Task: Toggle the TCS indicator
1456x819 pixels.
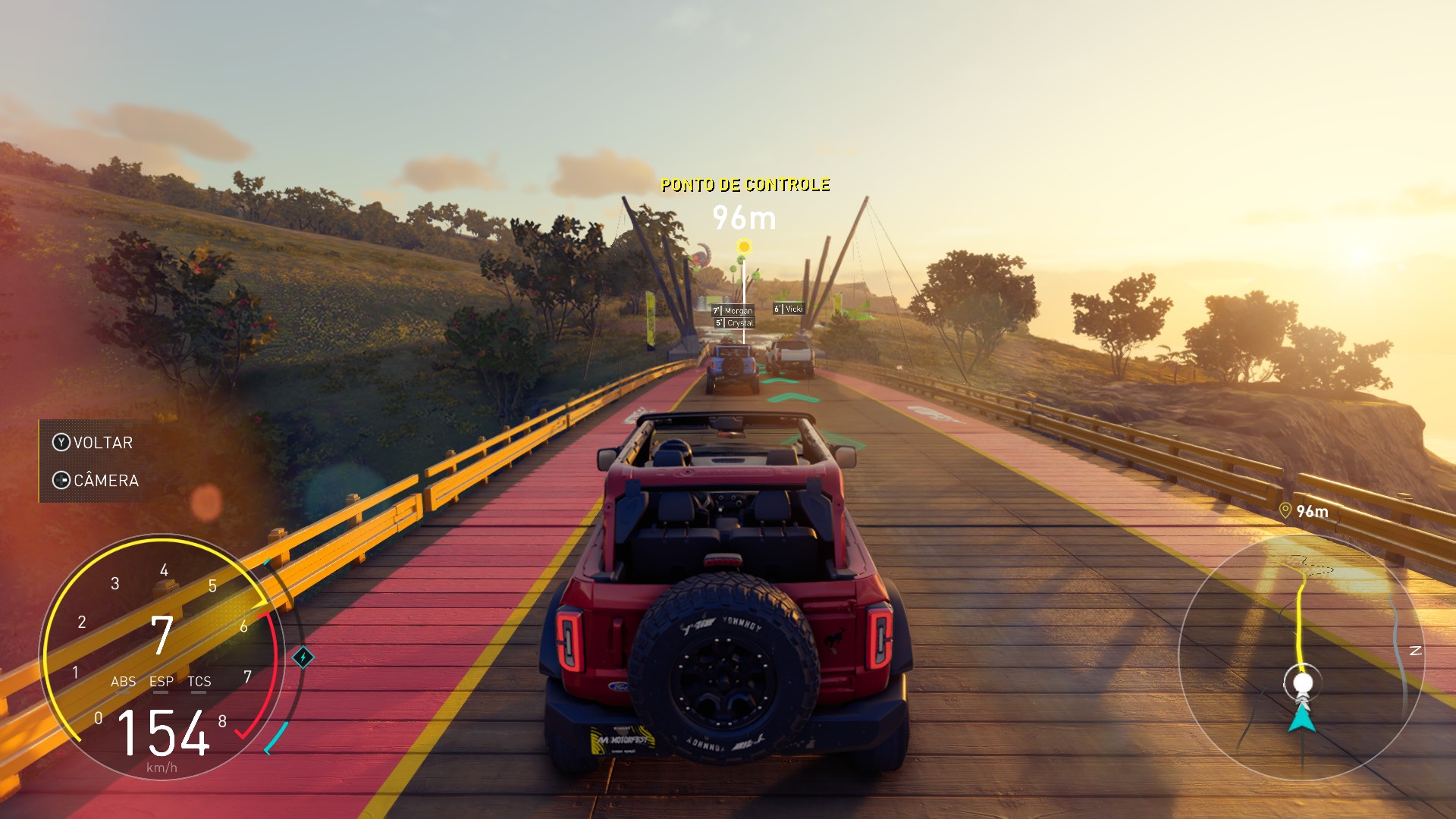Action: [199, 682]
